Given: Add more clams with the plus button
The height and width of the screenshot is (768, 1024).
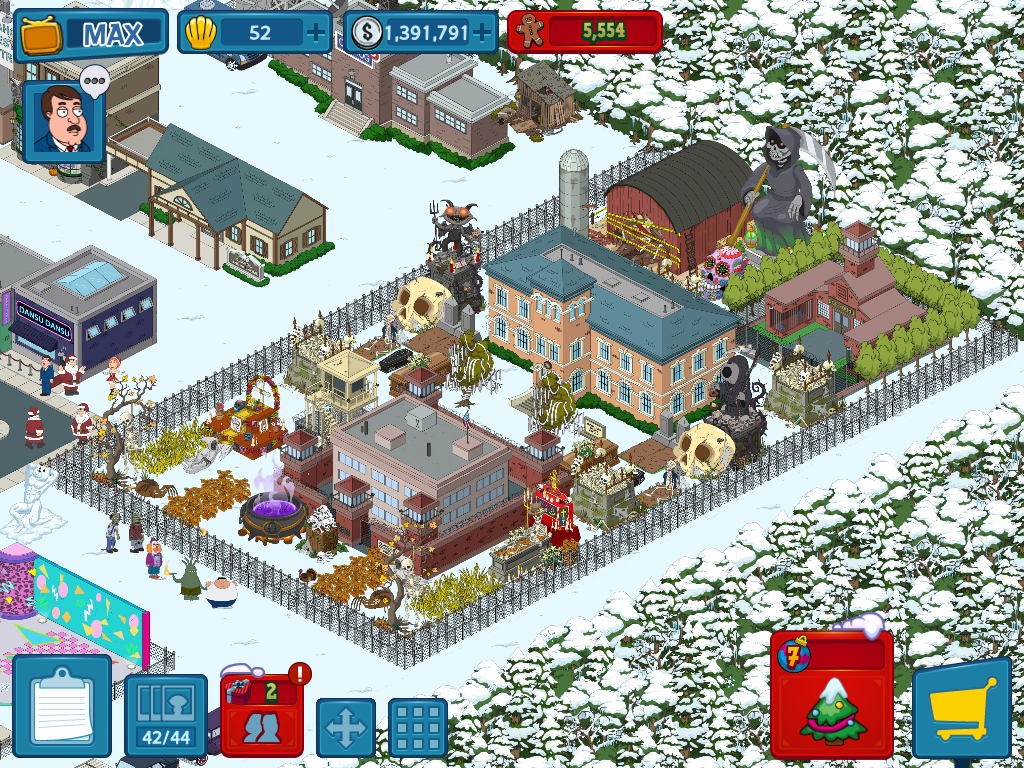Looking at the screenshot, I should (x=316, y=33).
